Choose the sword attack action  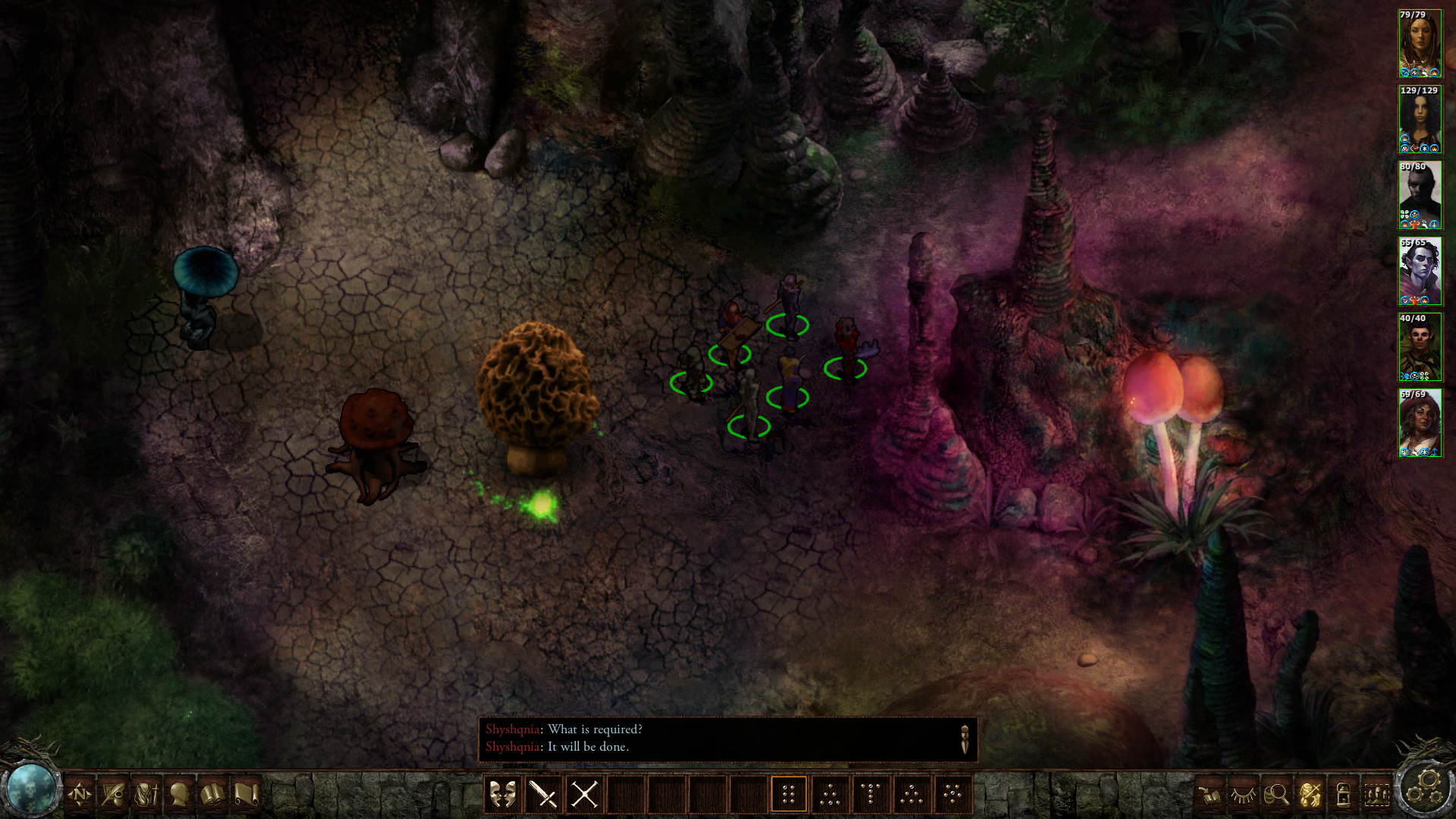point(543,795)
